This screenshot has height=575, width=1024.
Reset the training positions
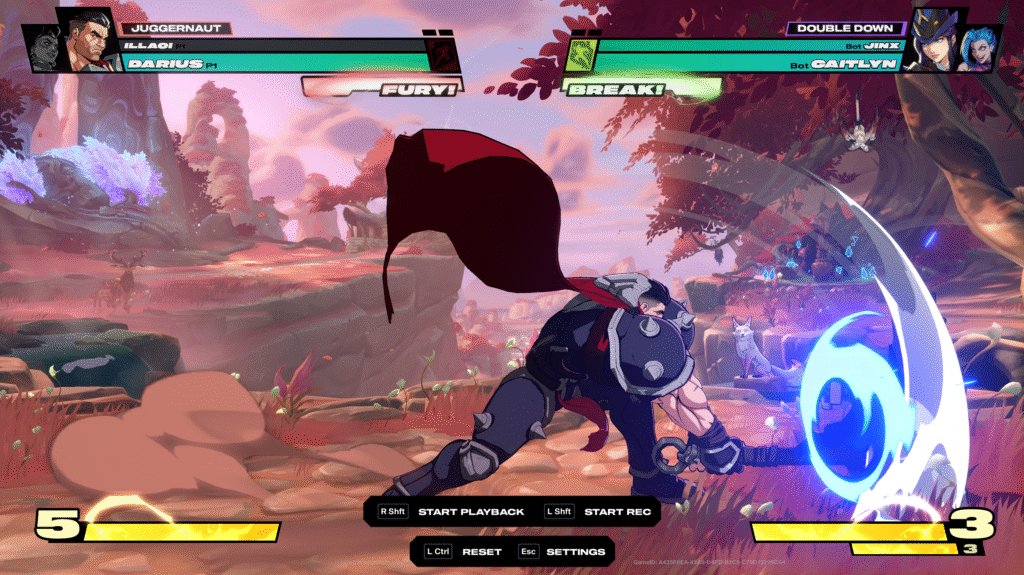[x=481, y=552]
